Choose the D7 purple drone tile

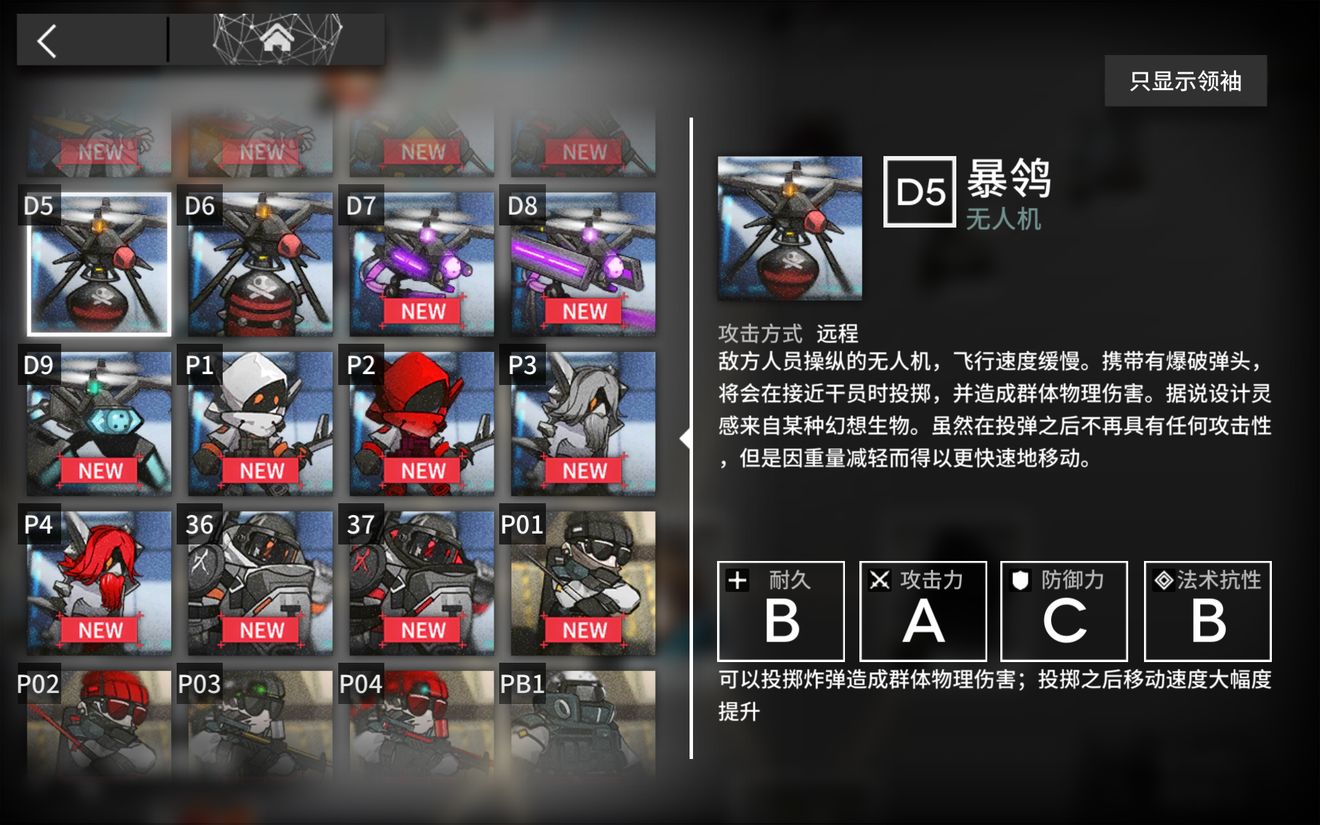(x=422, y=265)
